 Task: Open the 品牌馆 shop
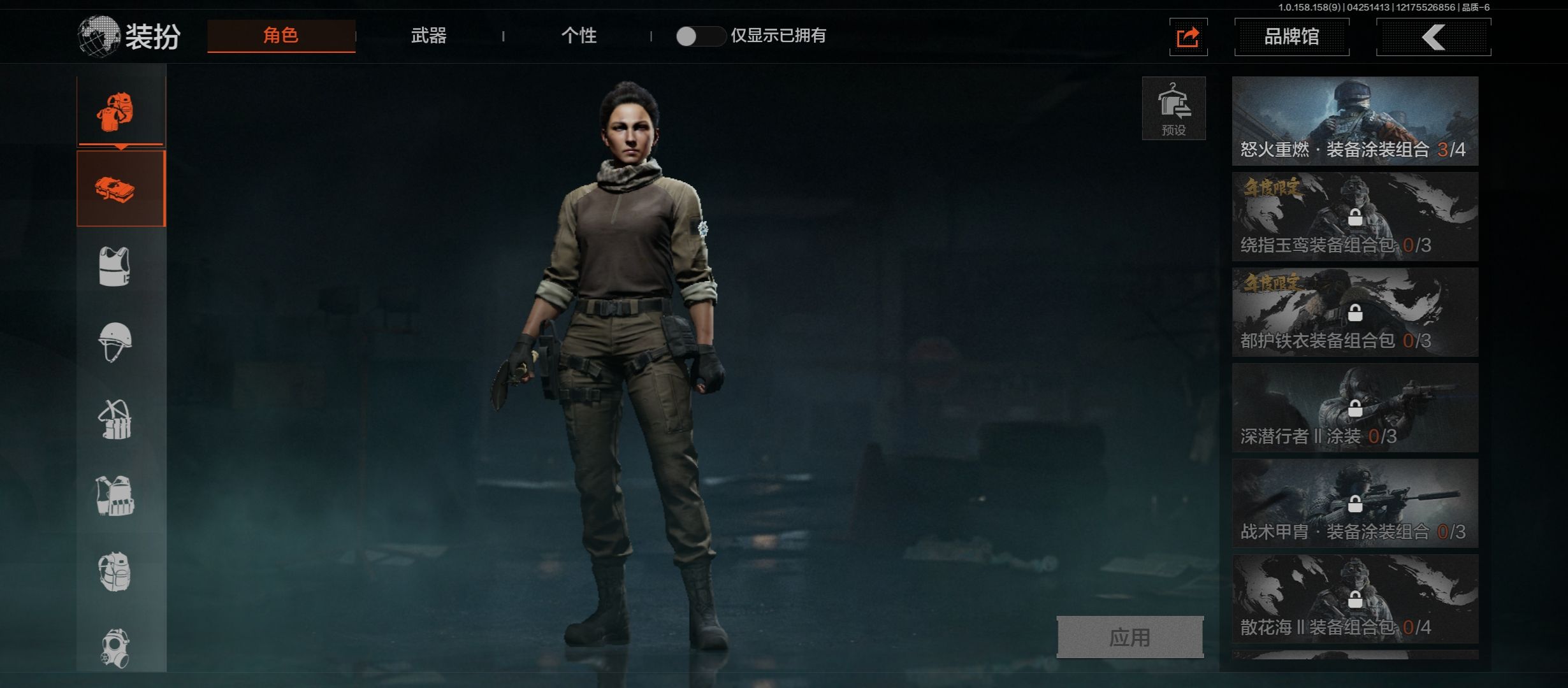[1291, 37]
